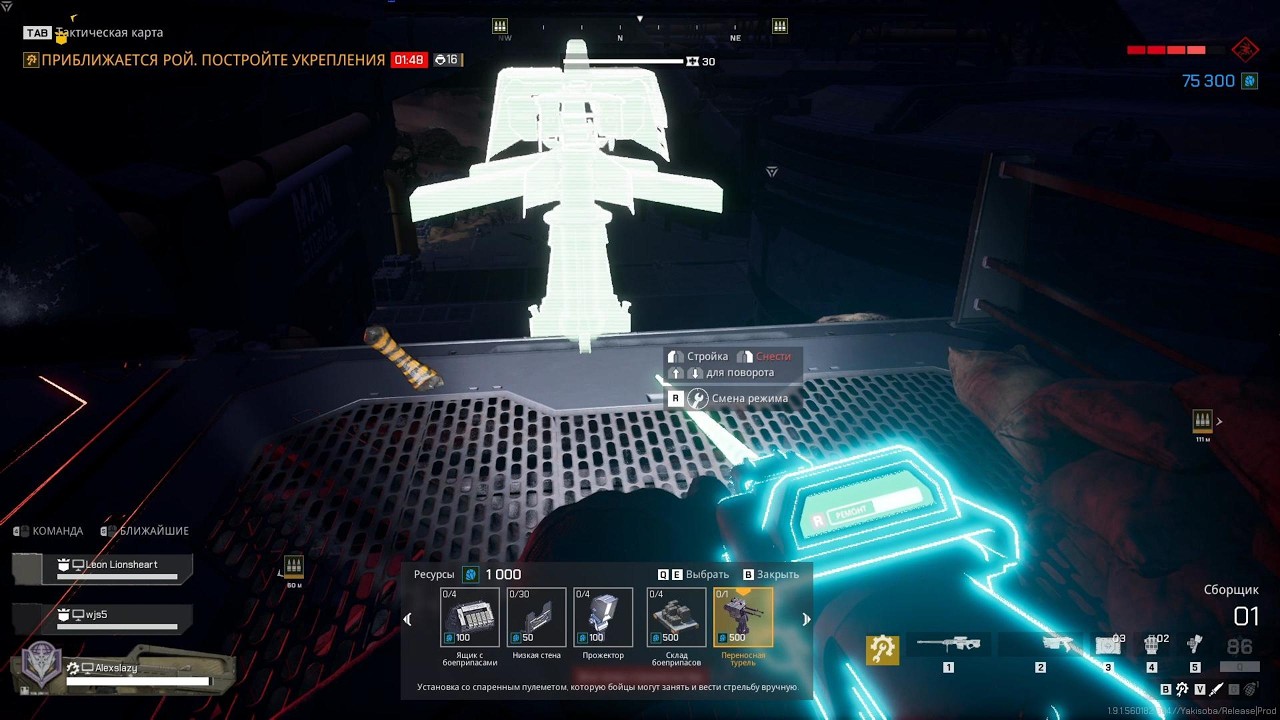Screen dimensions: 1280x720
Task: Click teammate Leon Lionsheart's squad row
Action: tap(116, 568)
